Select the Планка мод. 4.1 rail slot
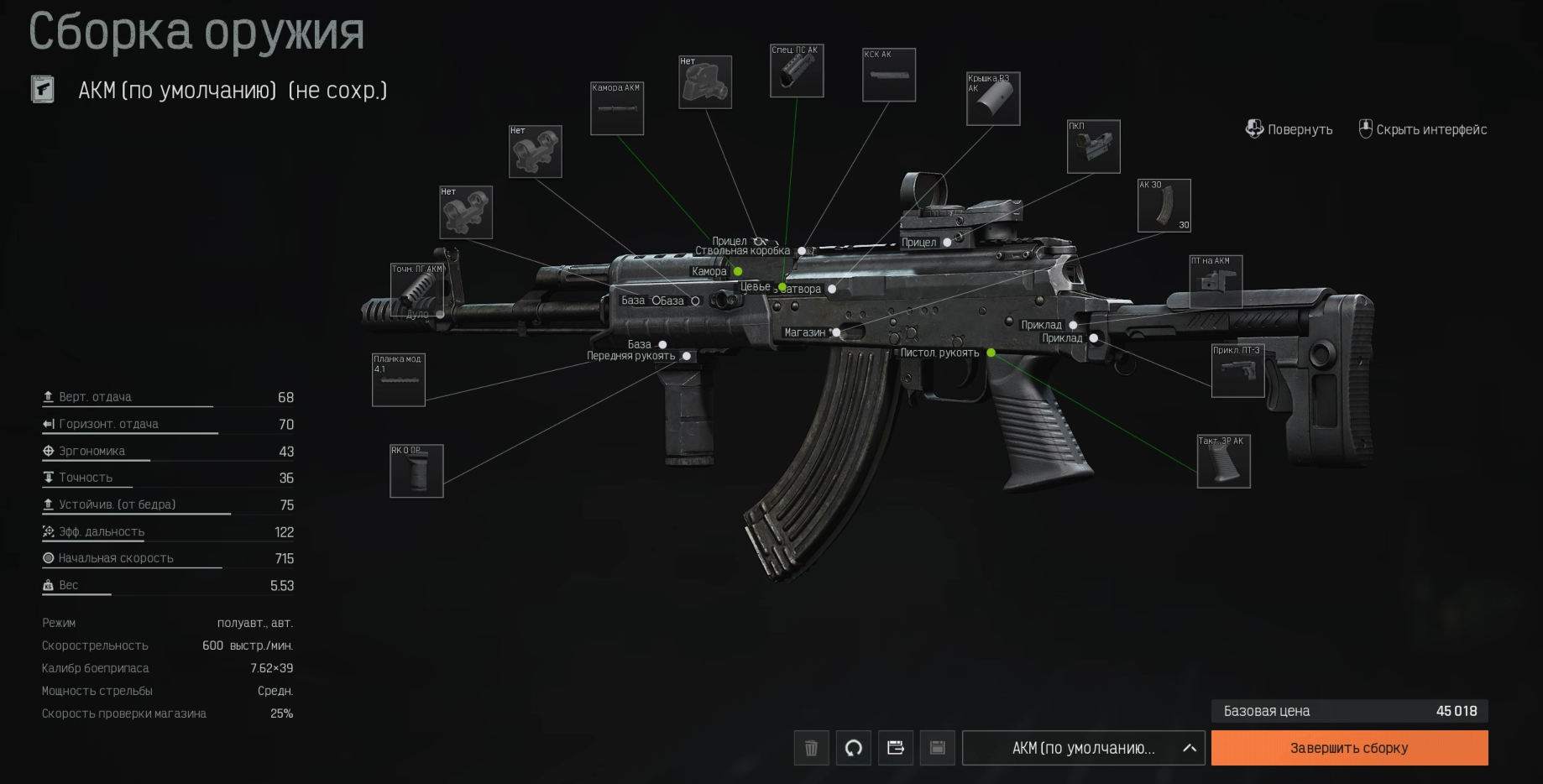The image size is (1543, 784). [x=399, y=379]
